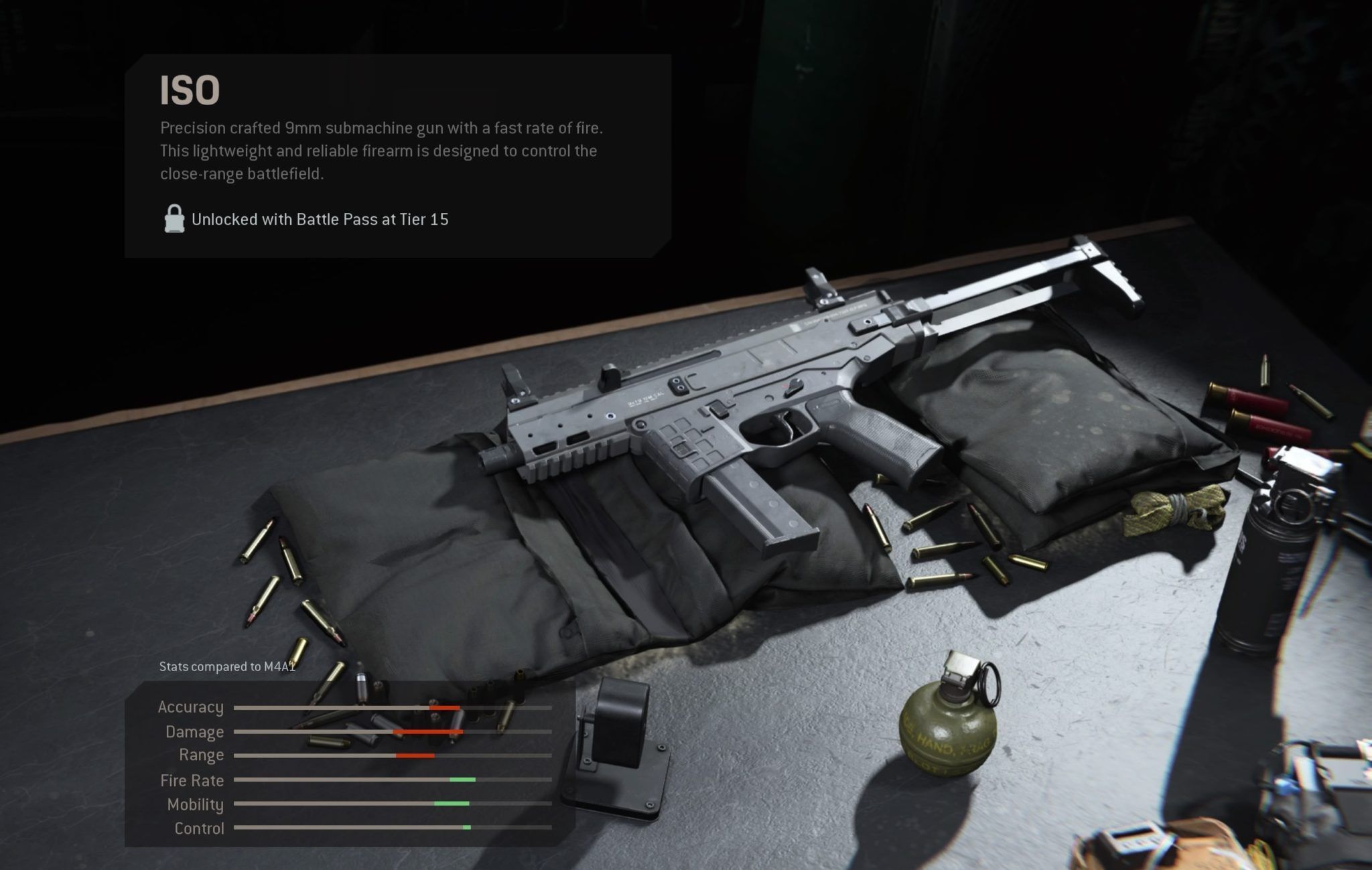Click the weapon description text
Screen dimensions: 1372x870
pos(379,150)
